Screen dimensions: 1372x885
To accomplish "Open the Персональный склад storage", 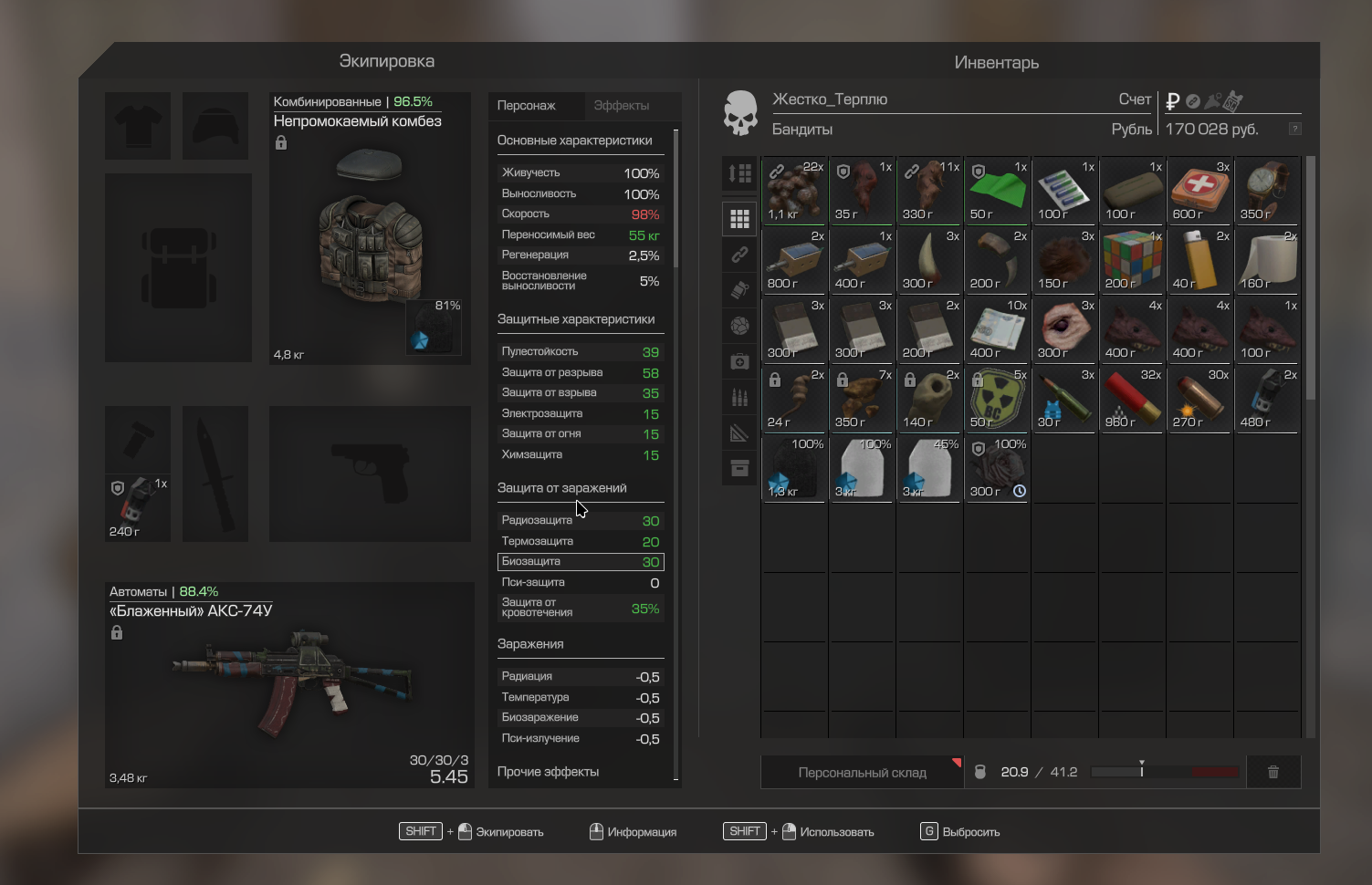I will tap(862, 773).
